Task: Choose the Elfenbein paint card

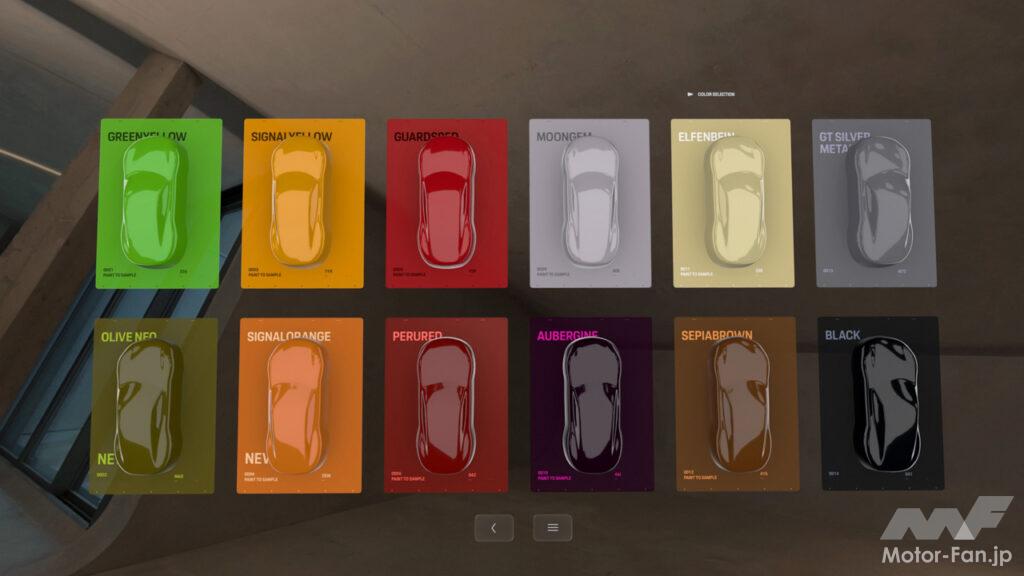Action: click(x=733, y=204)
